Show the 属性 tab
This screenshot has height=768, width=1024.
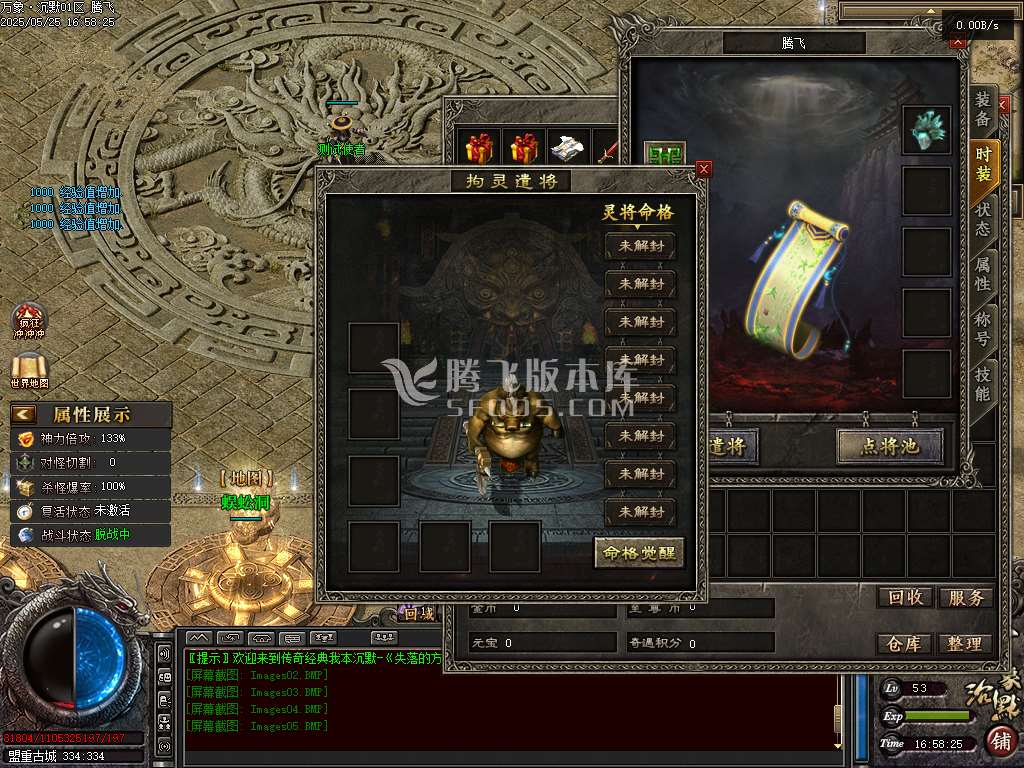click(x=983, y=273)
